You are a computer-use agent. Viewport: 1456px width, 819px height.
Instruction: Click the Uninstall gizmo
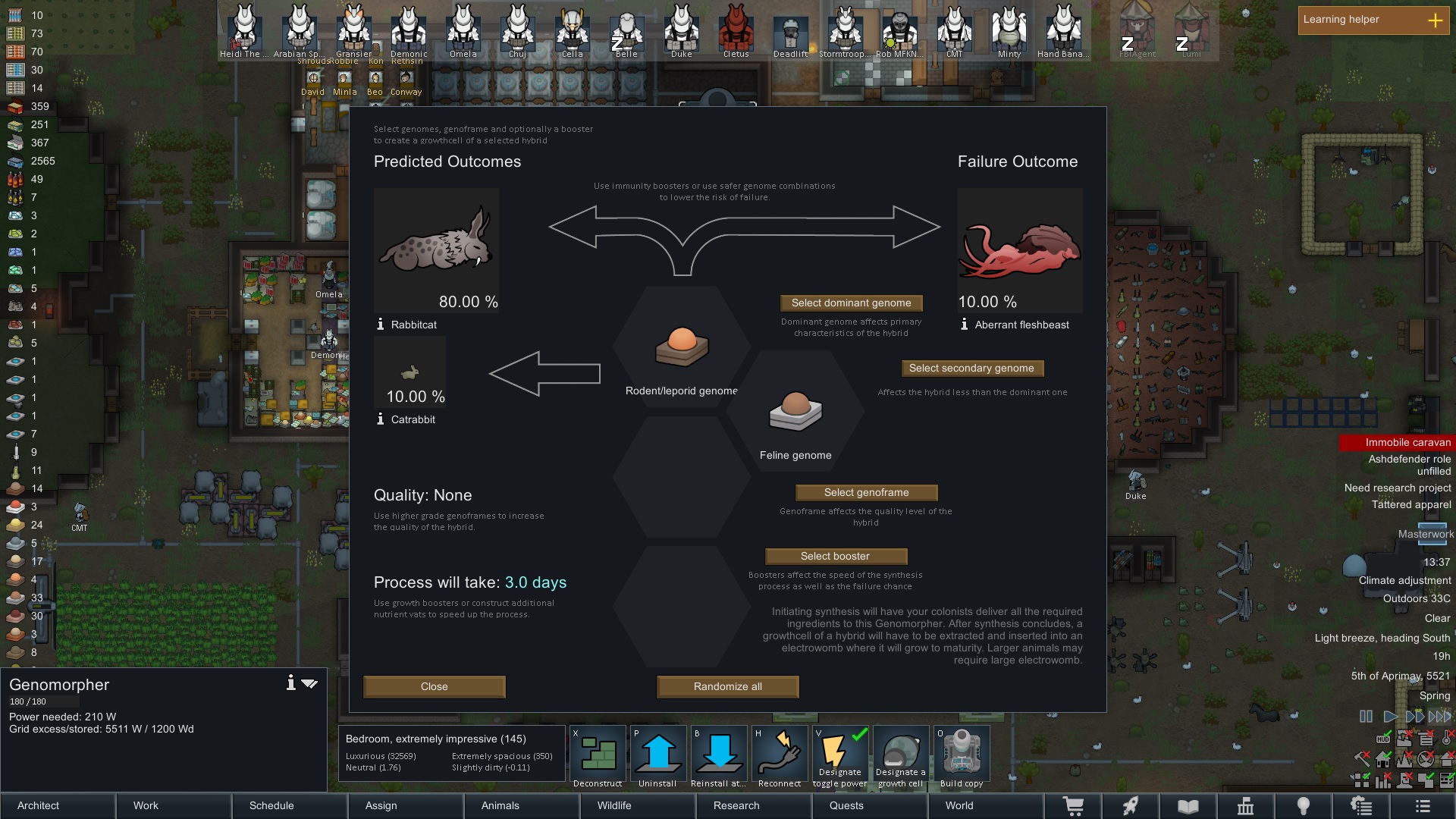pyautogui.click(x=657, y=752)
